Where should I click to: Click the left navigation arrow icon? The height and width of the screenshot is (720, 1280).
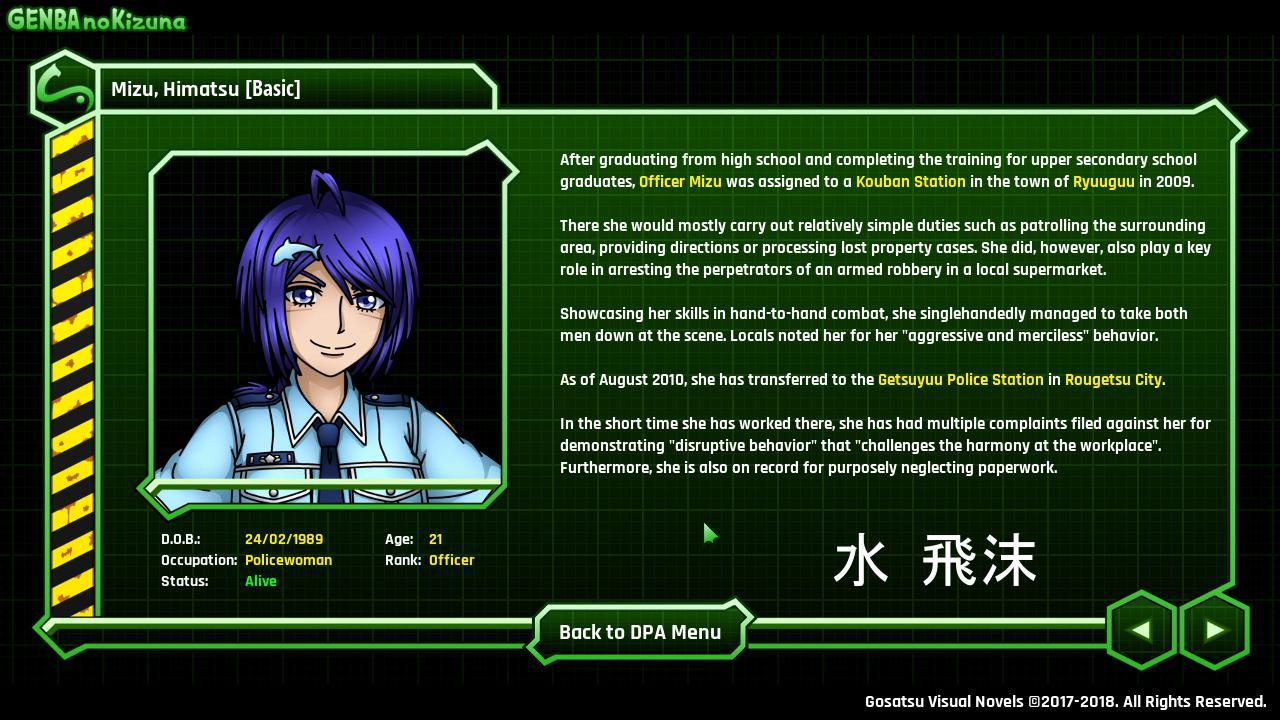1141,630
